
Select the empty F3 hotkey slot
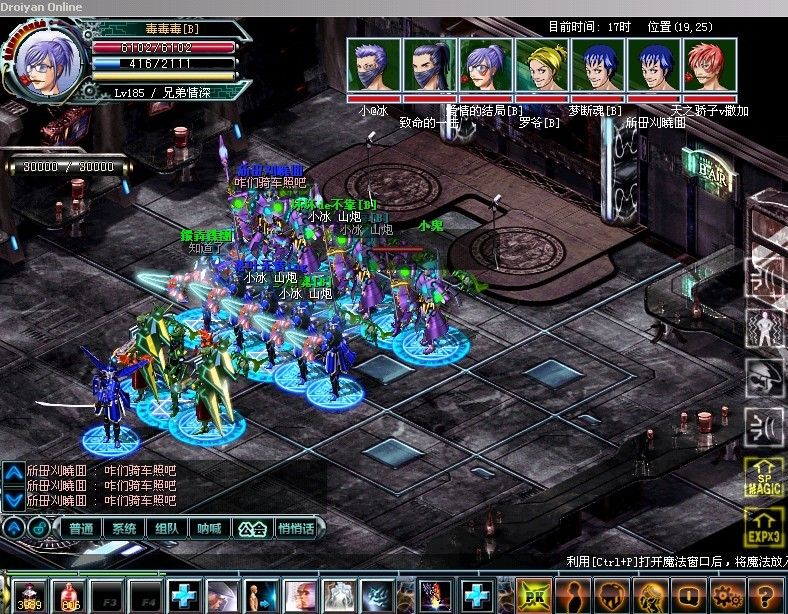(108, 597)
